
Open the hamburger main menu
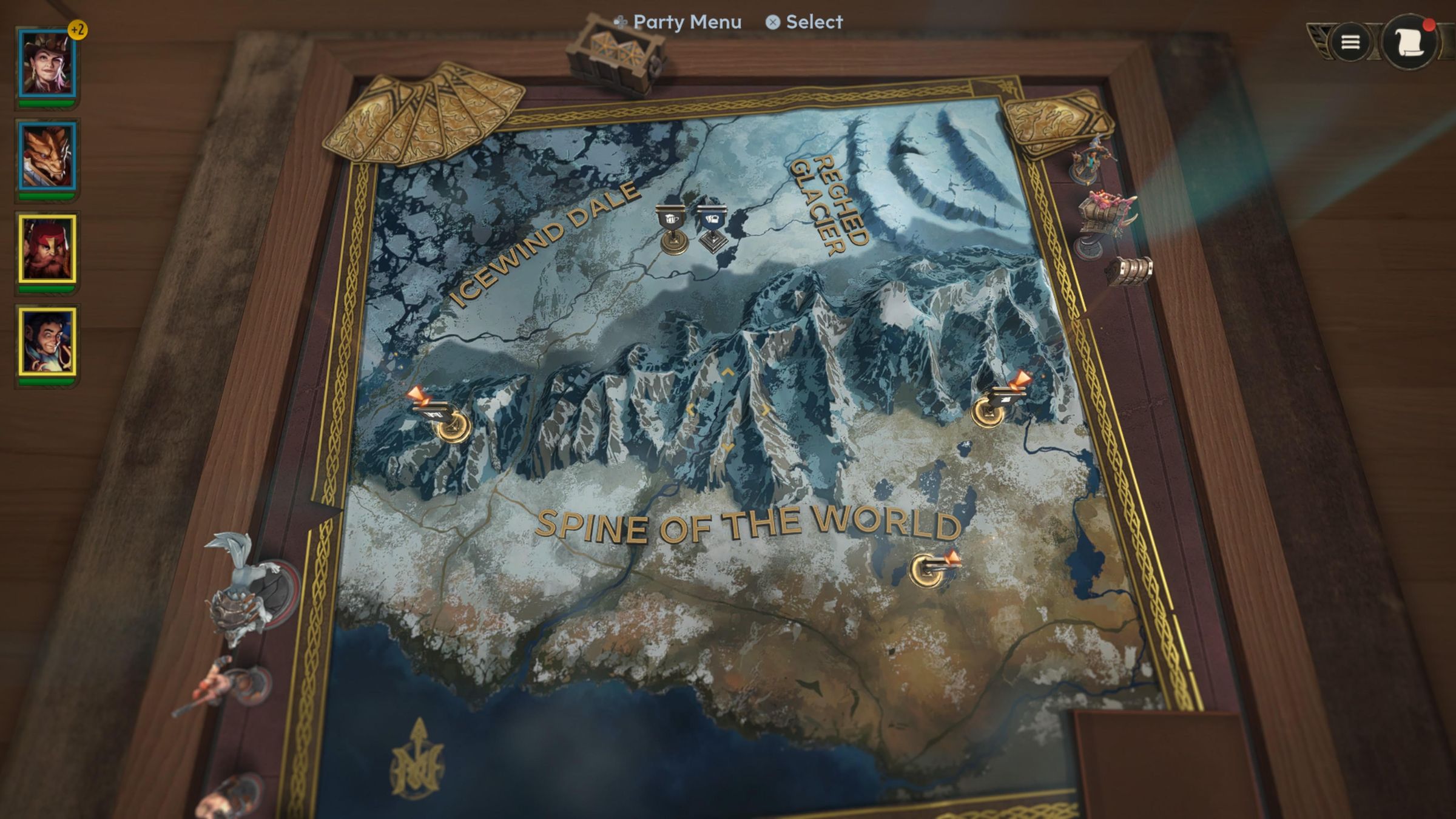click(x=1350, y=42)
